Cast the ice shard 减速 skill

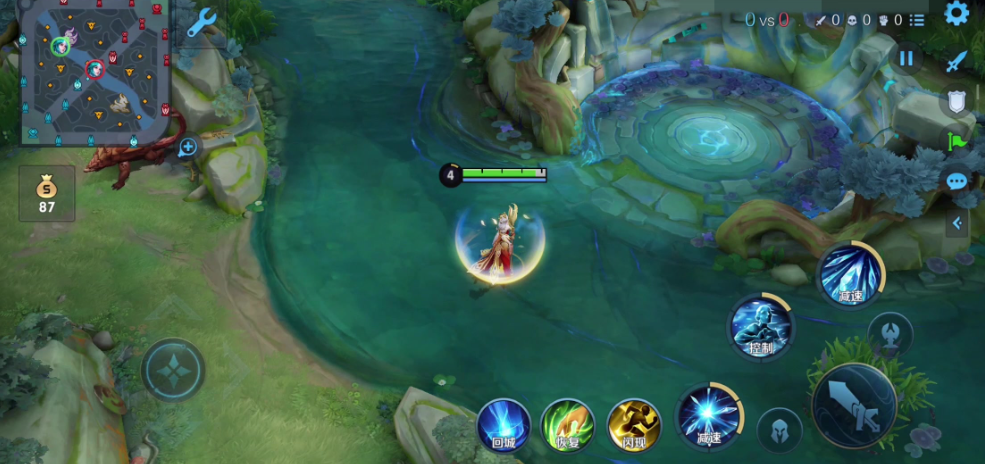[850, 275]
